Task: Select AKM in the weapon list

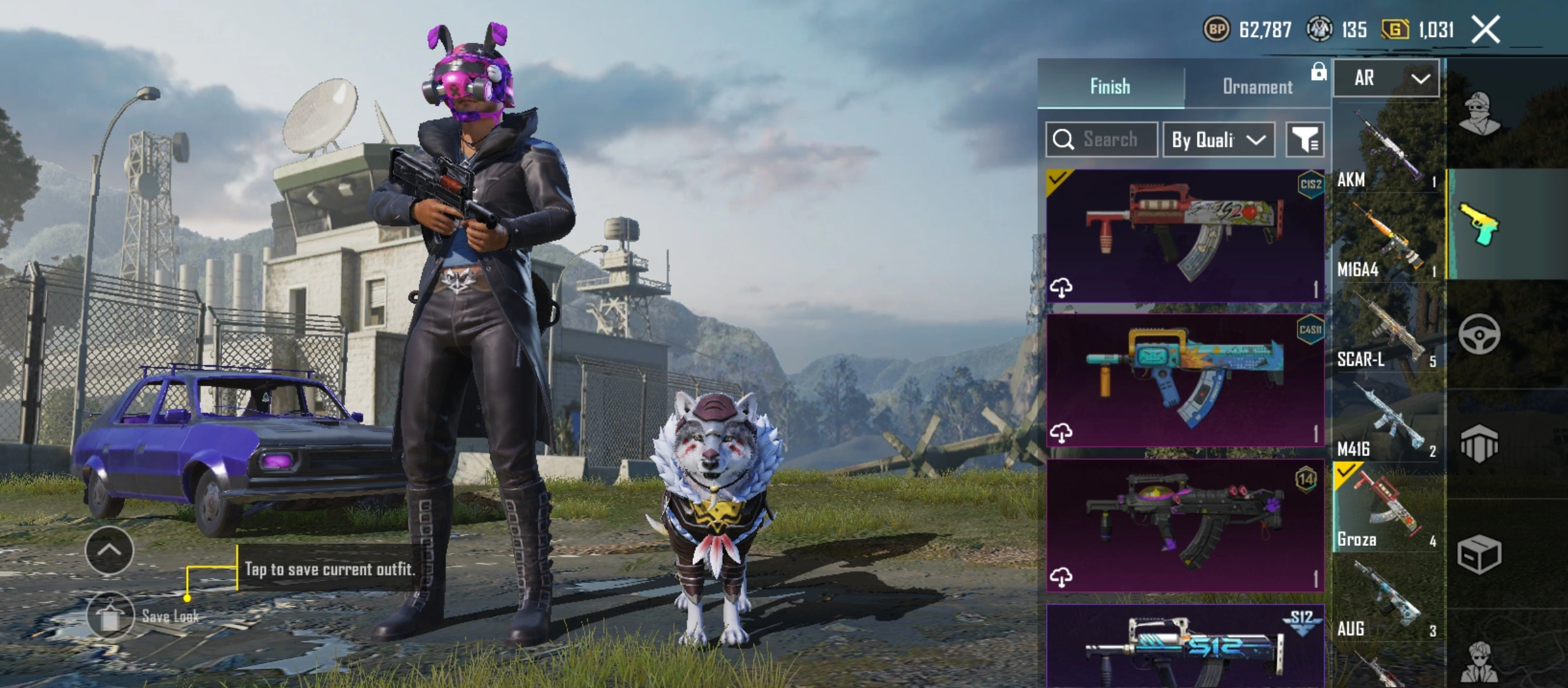Action: [x=1388, y=153]
